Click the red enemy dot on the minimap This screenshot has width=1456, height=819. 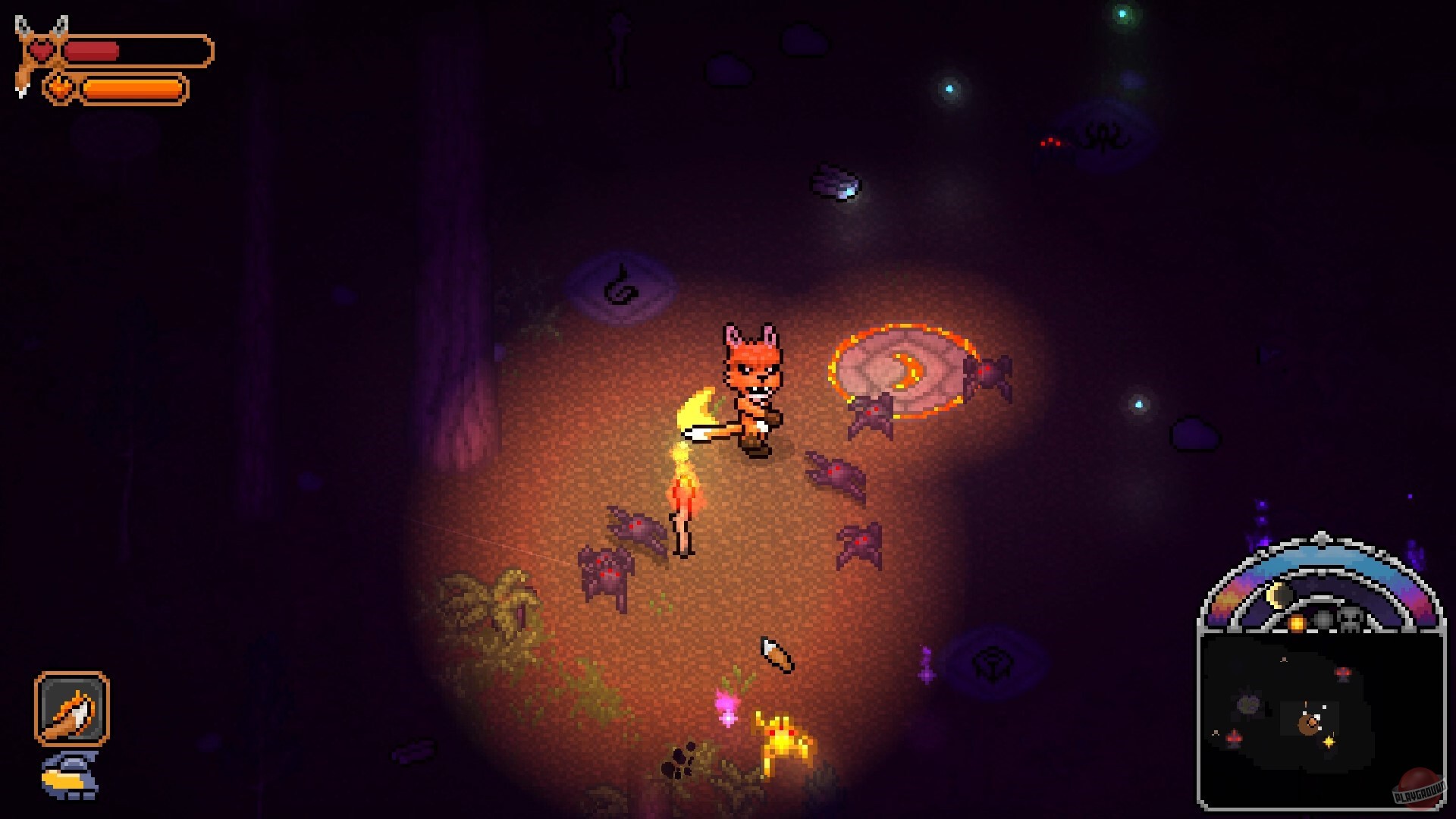[1342, 673]
